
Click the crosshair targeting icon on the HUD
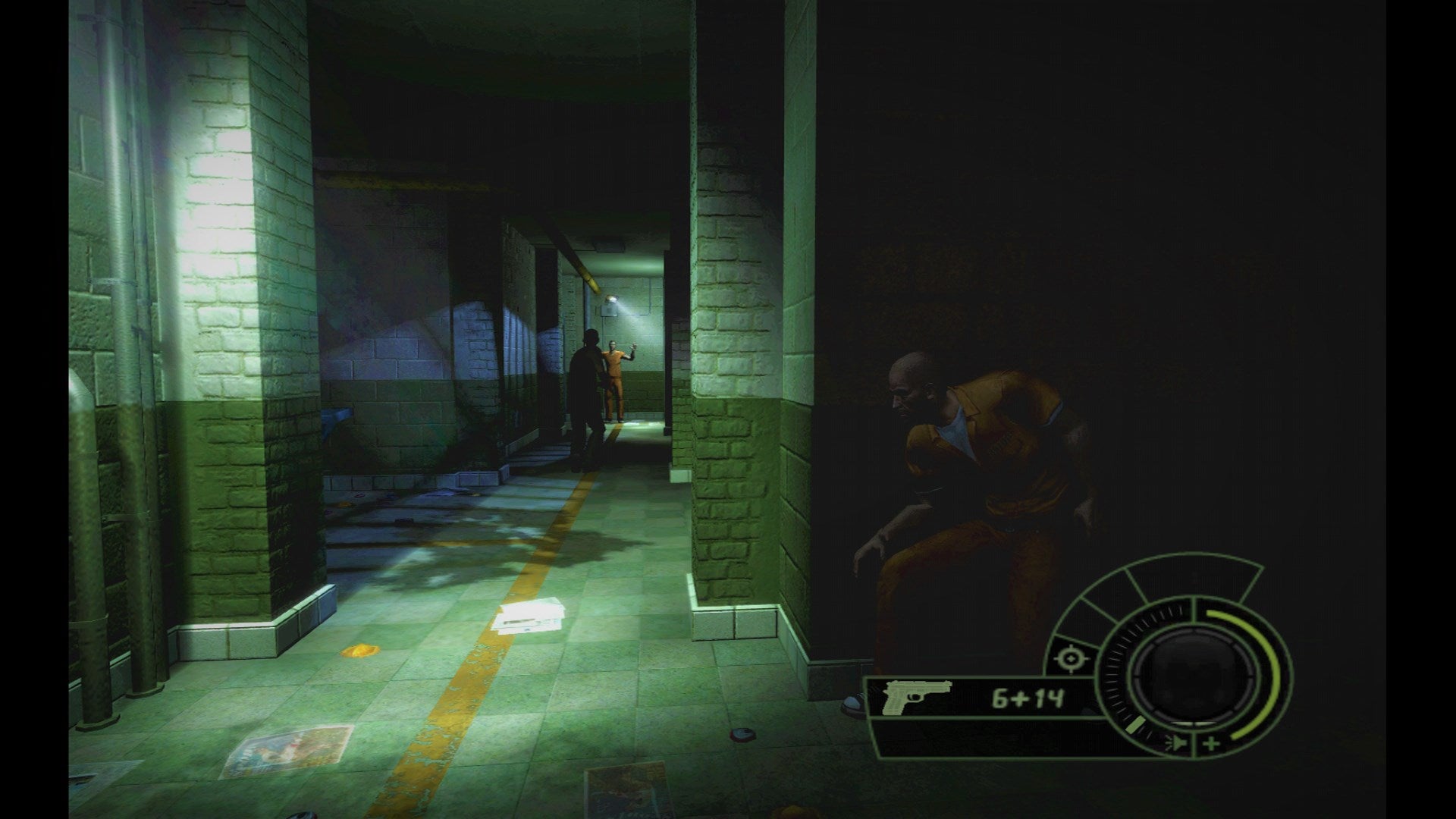1071,657
